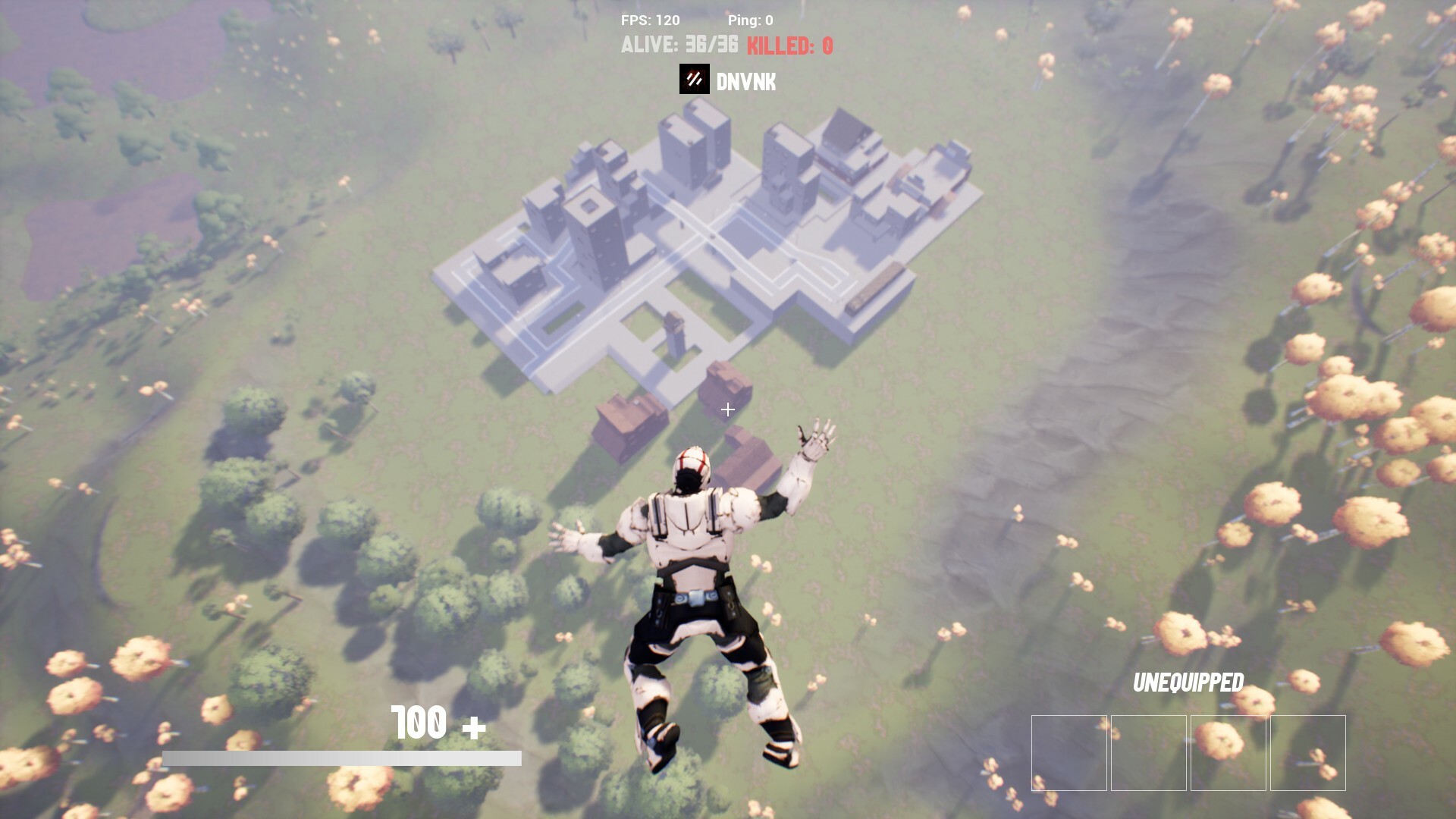The height and width of the screenshot is (819, 1456).
Task: Expand the UNEQUIPPED loadout panel
Action: 1188,682
